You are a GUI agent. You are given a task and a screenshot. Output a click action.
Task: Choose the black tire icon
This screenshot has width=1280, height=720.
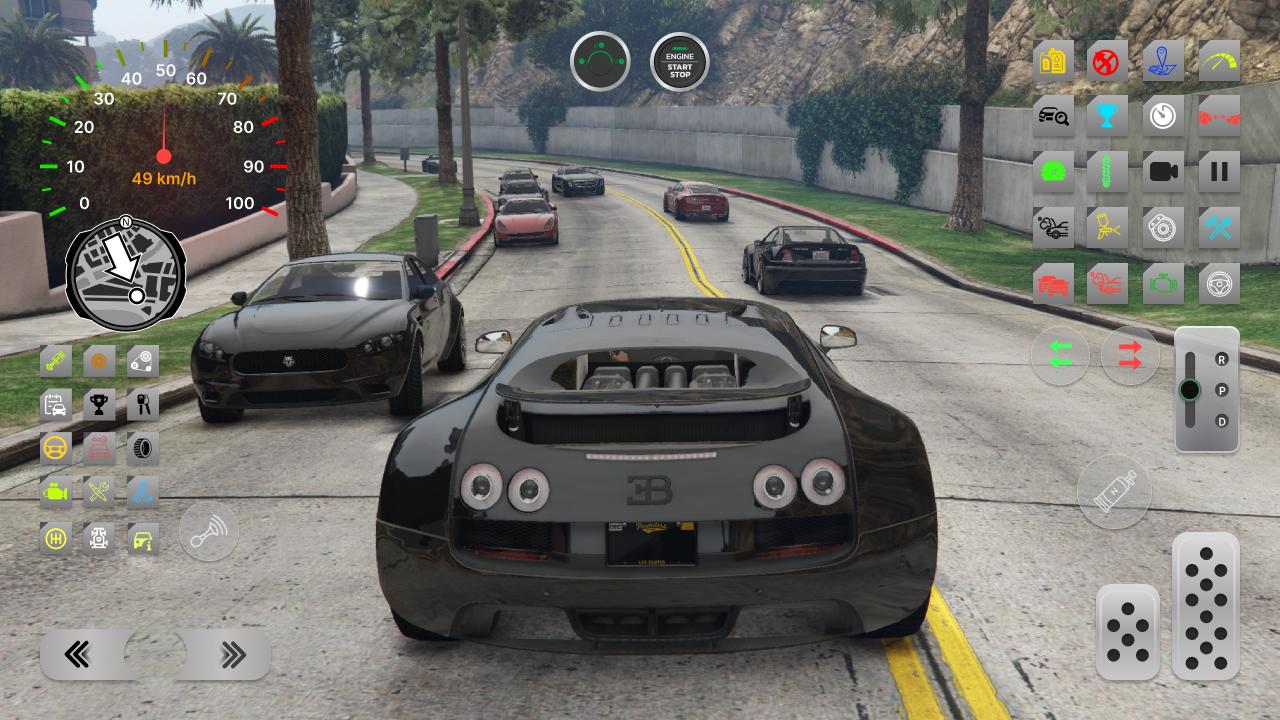[x=143, y=448]
